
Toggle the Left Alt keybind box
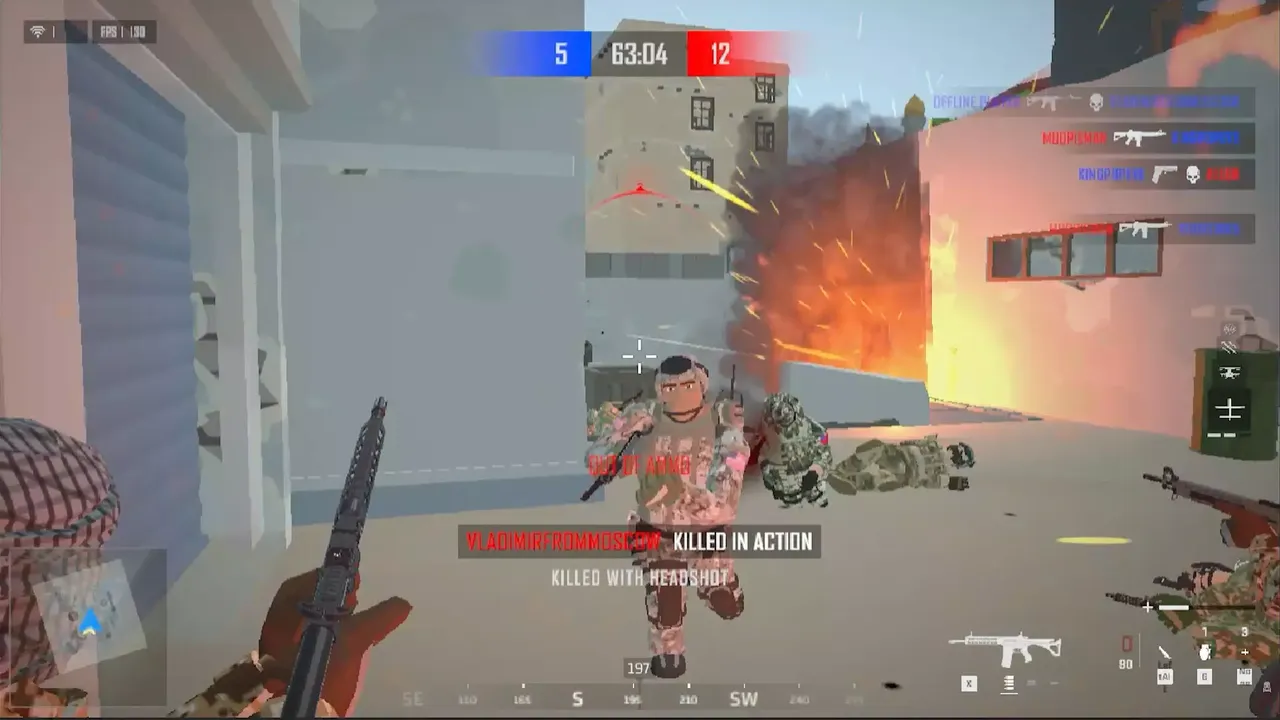tap(1164, 677)
